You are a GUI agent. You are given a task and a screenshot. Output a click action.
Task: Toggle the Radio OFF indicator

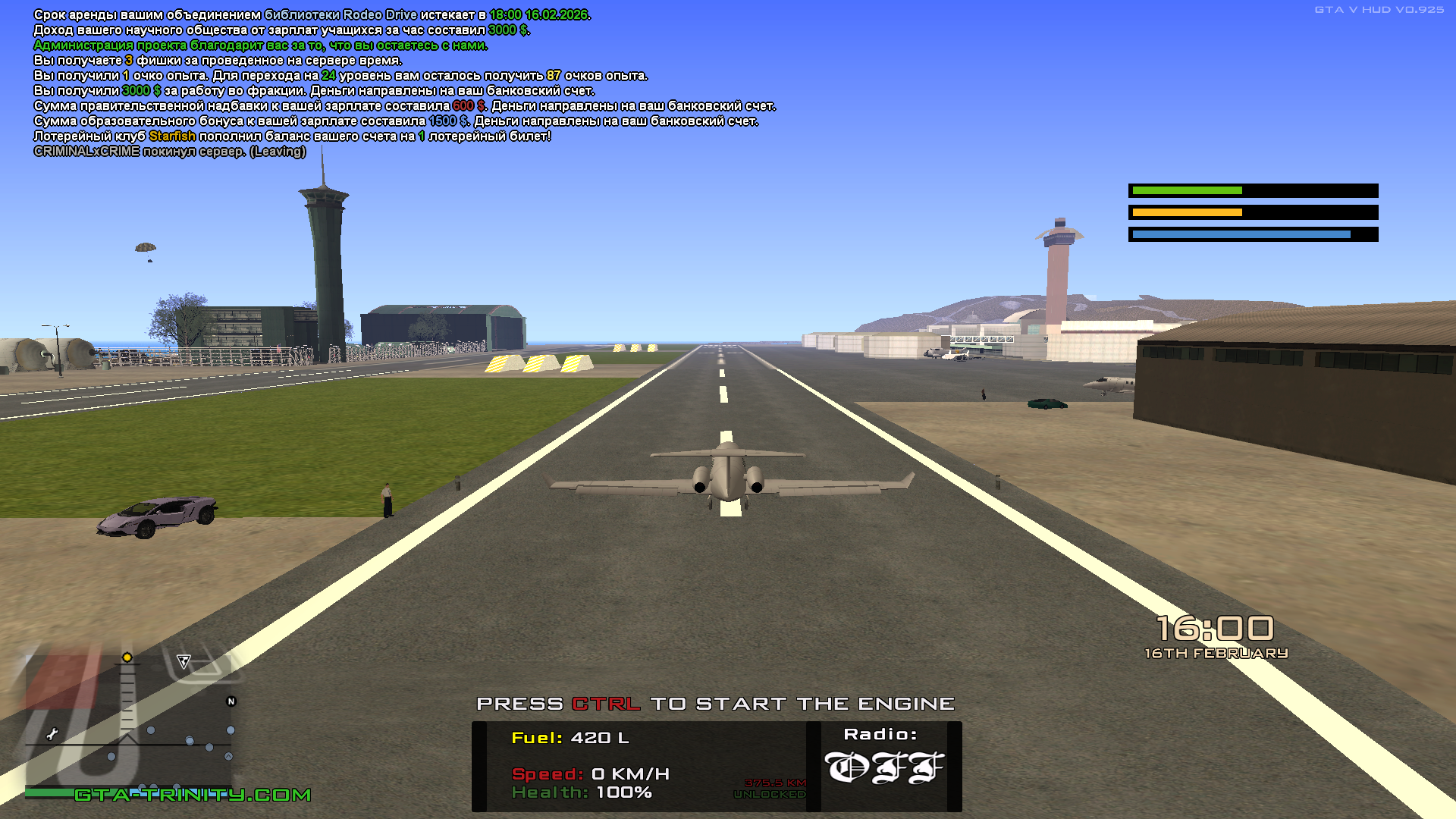[883, 767]
